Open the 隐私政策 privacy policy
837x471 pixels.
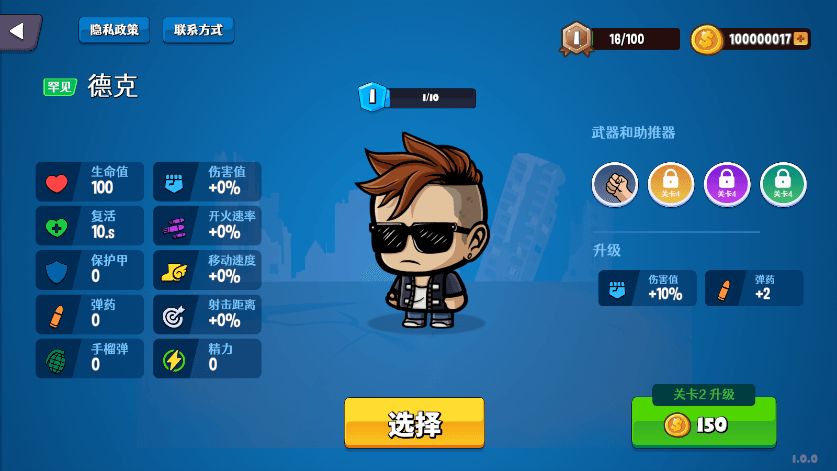[114, 30]
